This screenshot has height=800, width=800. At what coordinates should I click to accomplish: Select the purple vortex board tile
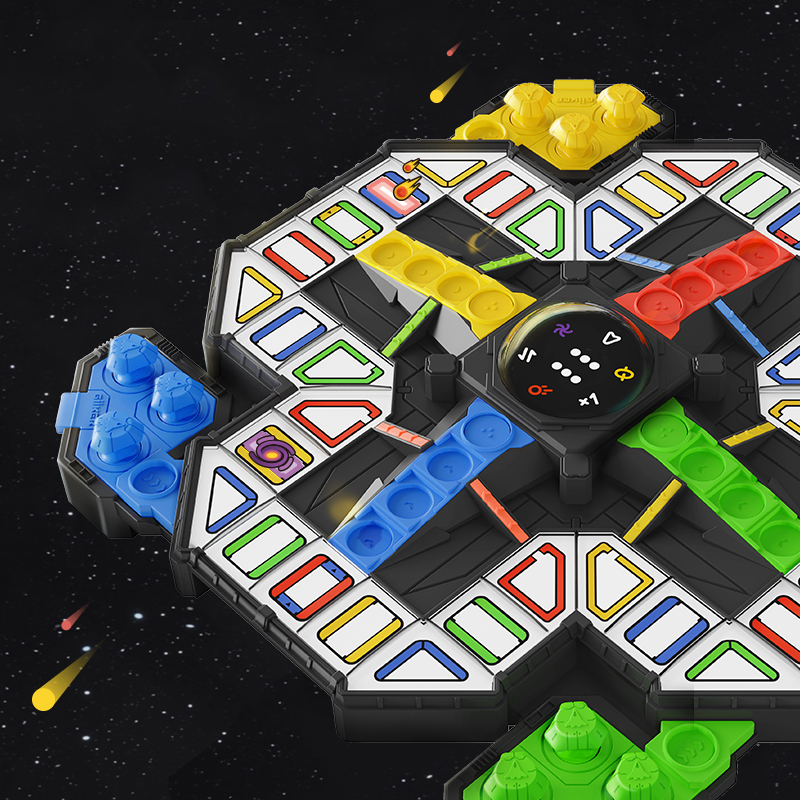click(x=275, y=453)
